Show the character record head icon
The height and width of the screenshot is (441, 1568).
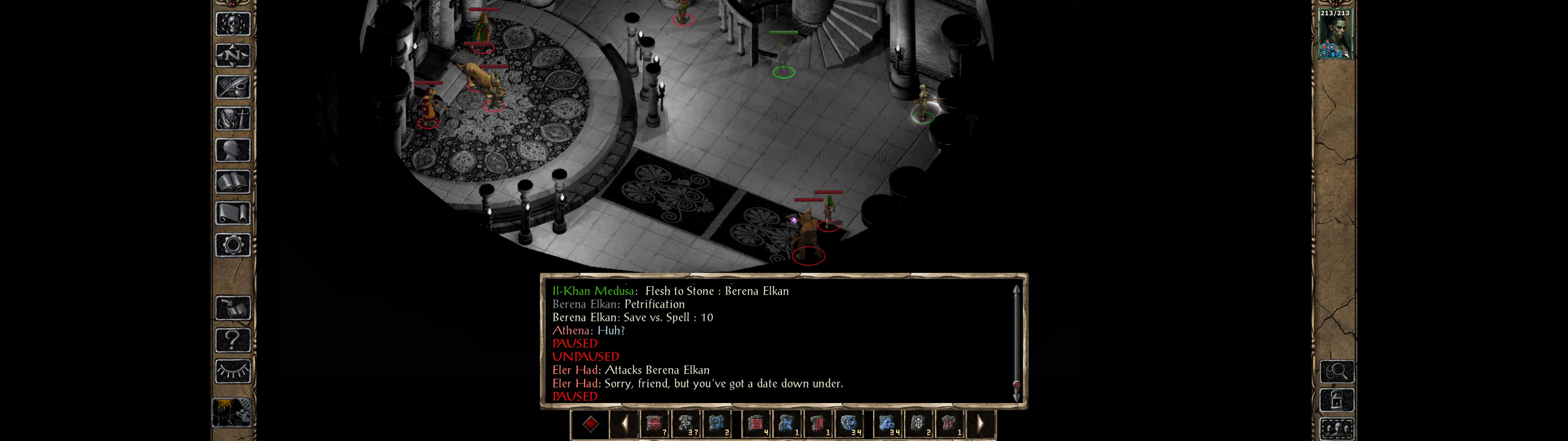232,150
